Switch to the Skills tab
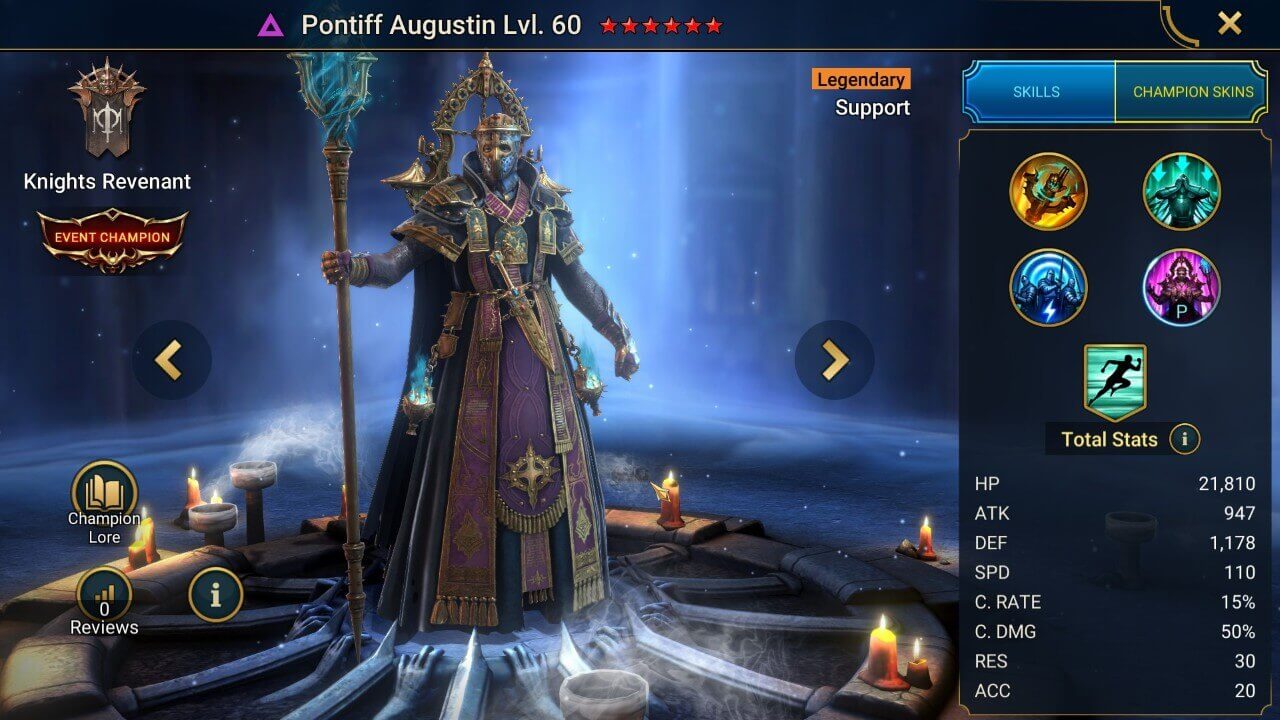Viewport: 1280px width, 720px height. coord(1037,91)
